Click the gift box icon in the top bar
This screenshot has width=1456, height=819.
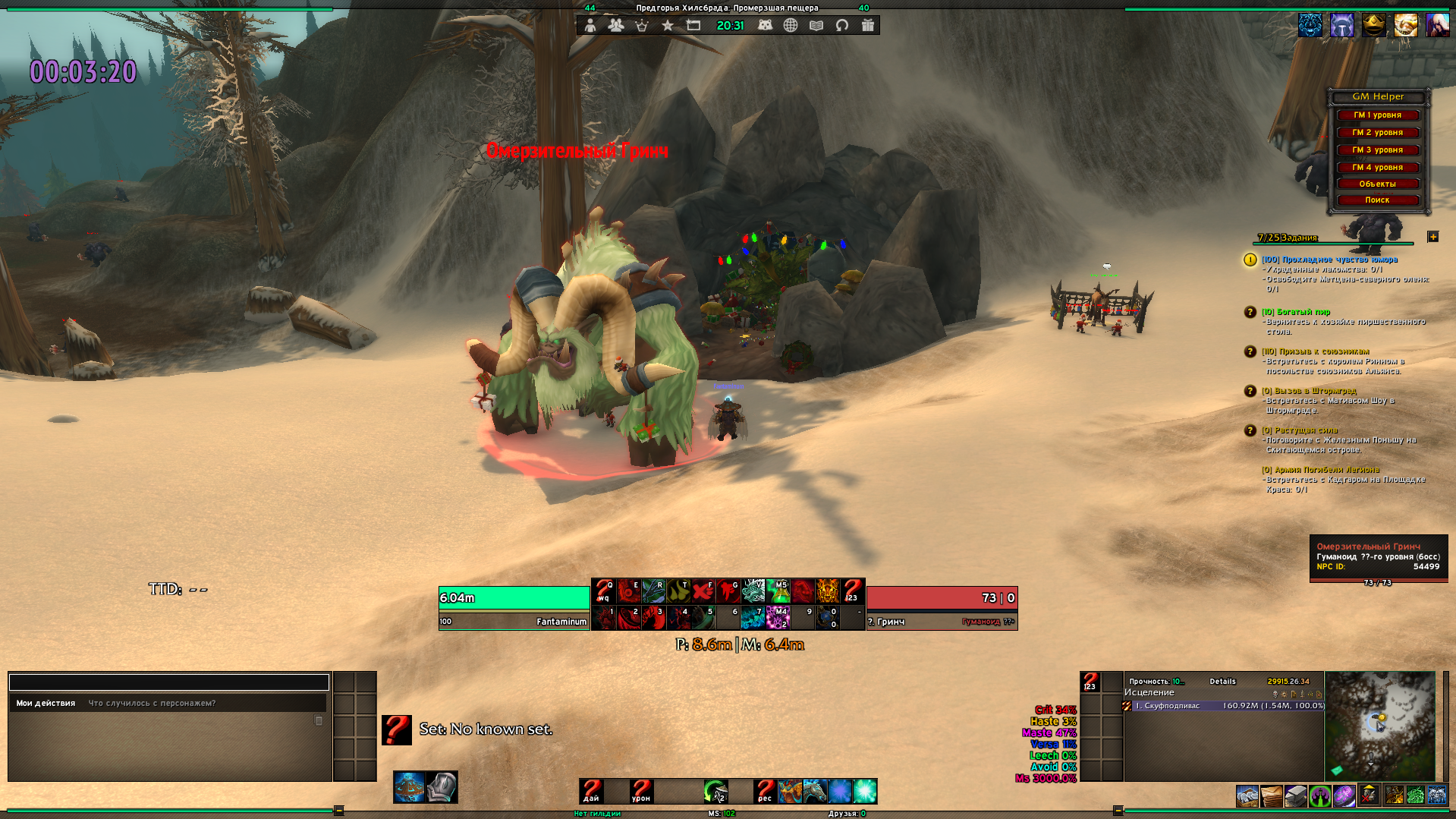pyautogui.click(x=868, y=26)
